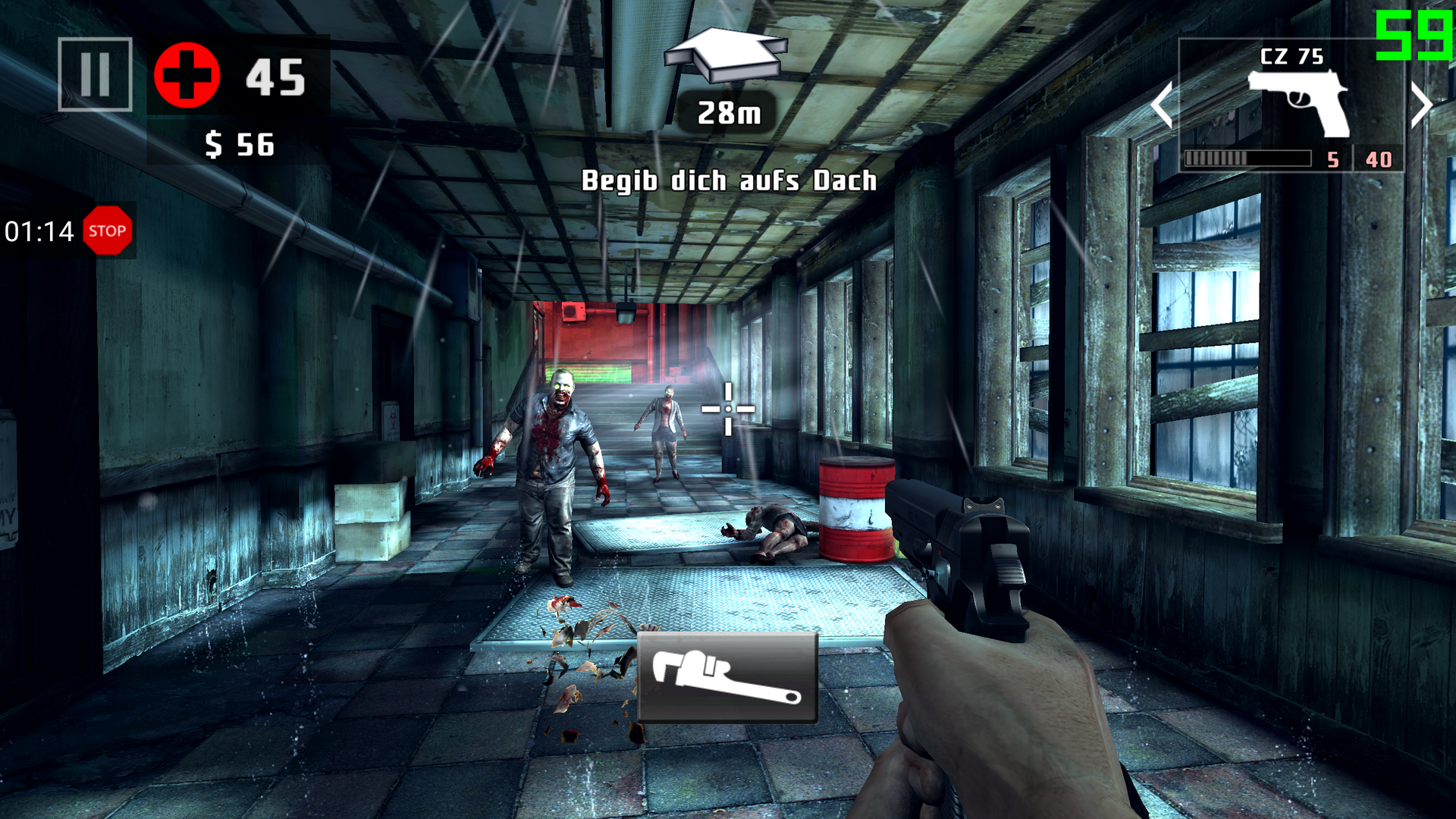The image size is (1456, 819).
Task: Stop the screen recording with red STOP button
Action: coord(107,231)
